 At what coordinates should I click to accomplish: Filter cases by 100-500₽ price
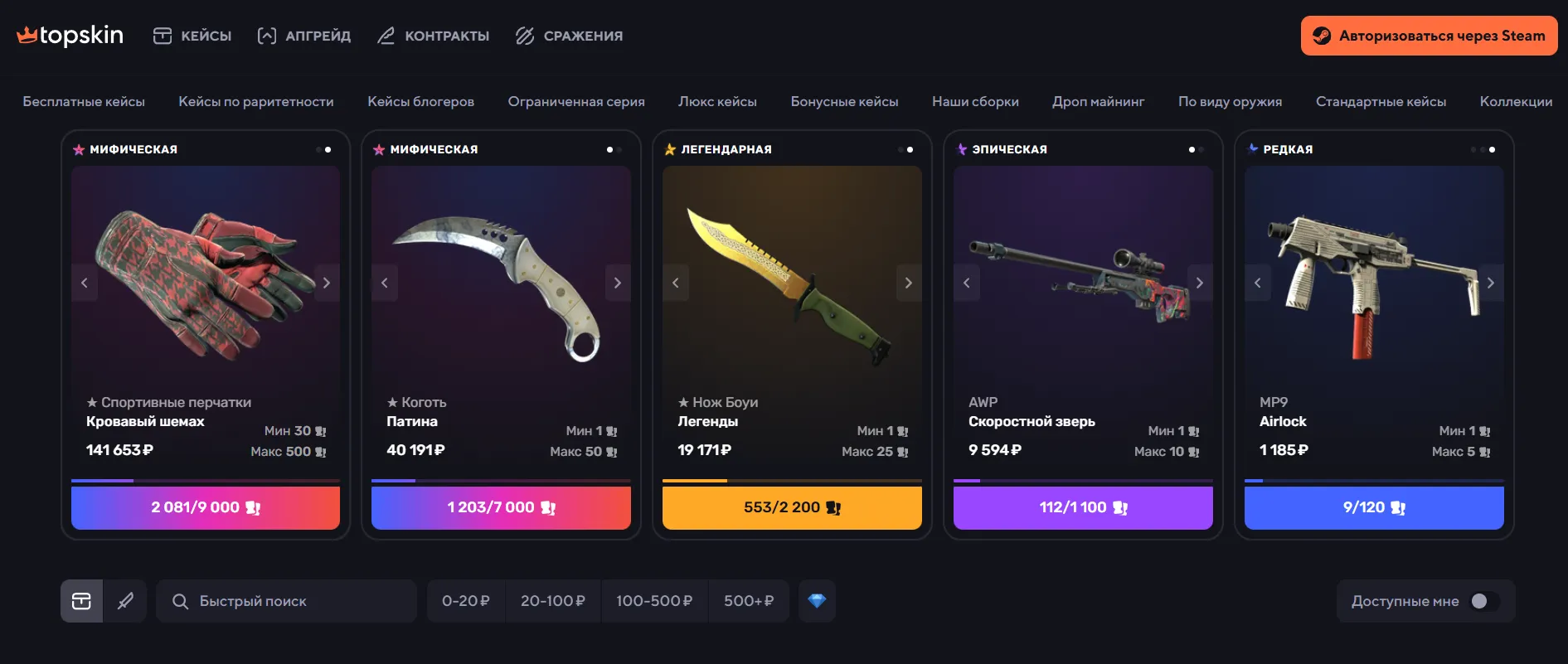point(654,601)
